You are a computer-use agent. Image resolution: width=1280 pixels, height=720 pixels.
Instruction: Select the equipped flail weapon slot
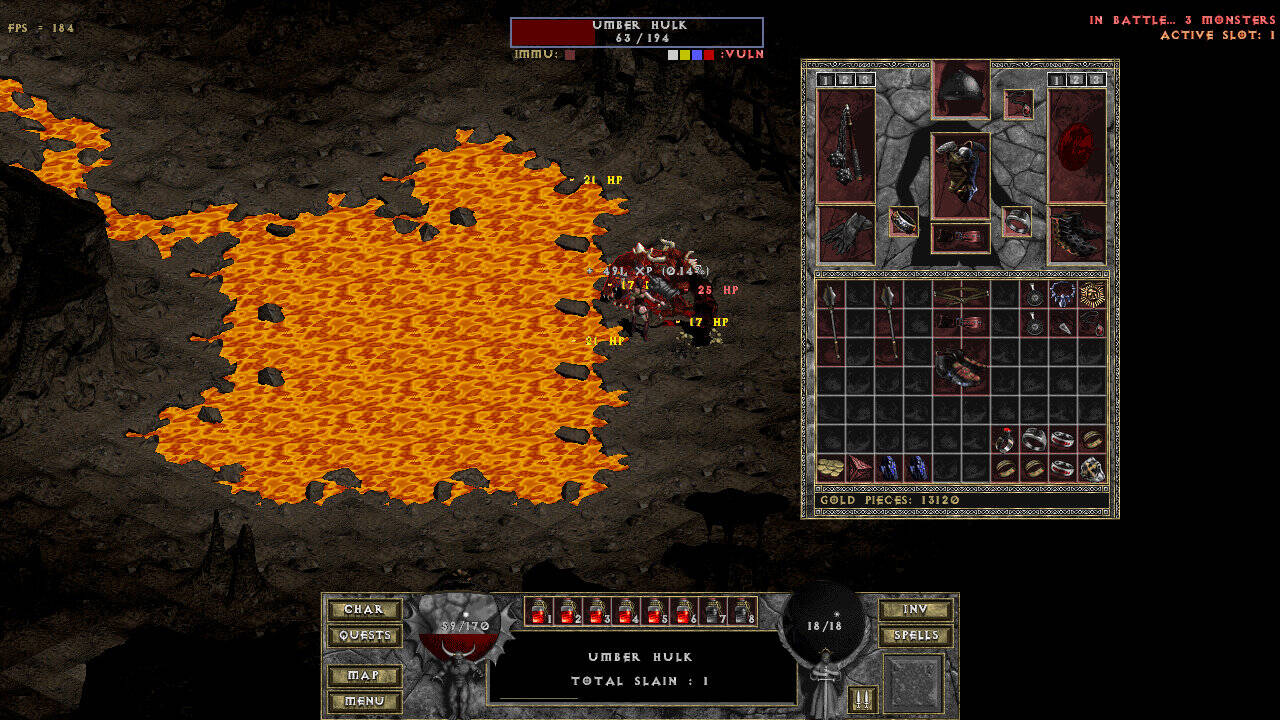846,145
